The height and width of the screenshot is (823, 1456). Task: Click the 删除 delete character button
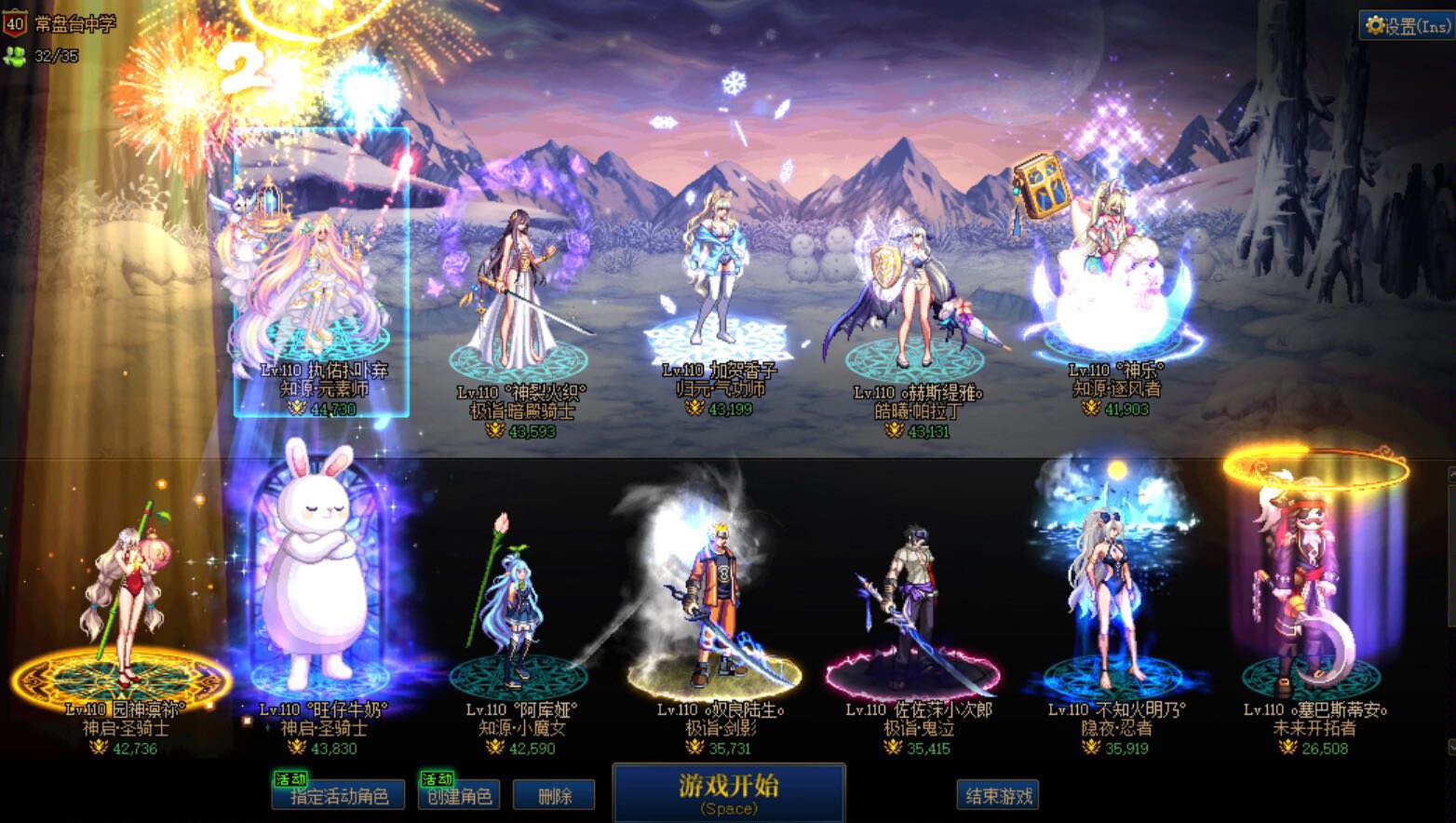[x=555, y=796]
